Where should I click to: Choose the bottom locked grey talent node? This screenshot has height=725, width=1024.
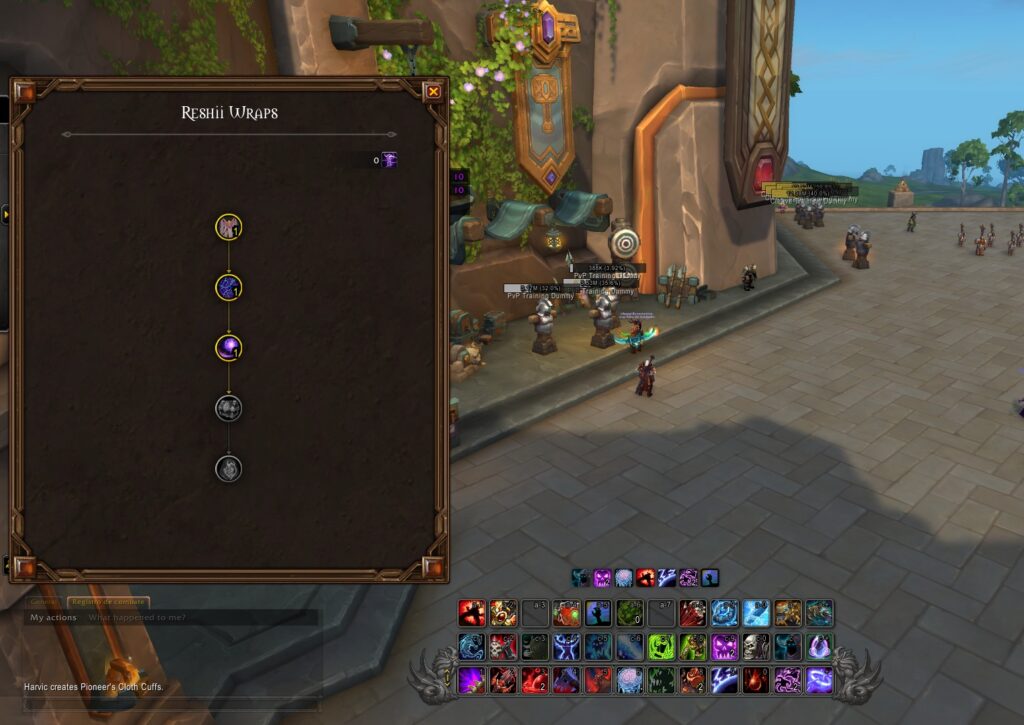[x=229, y=468]
